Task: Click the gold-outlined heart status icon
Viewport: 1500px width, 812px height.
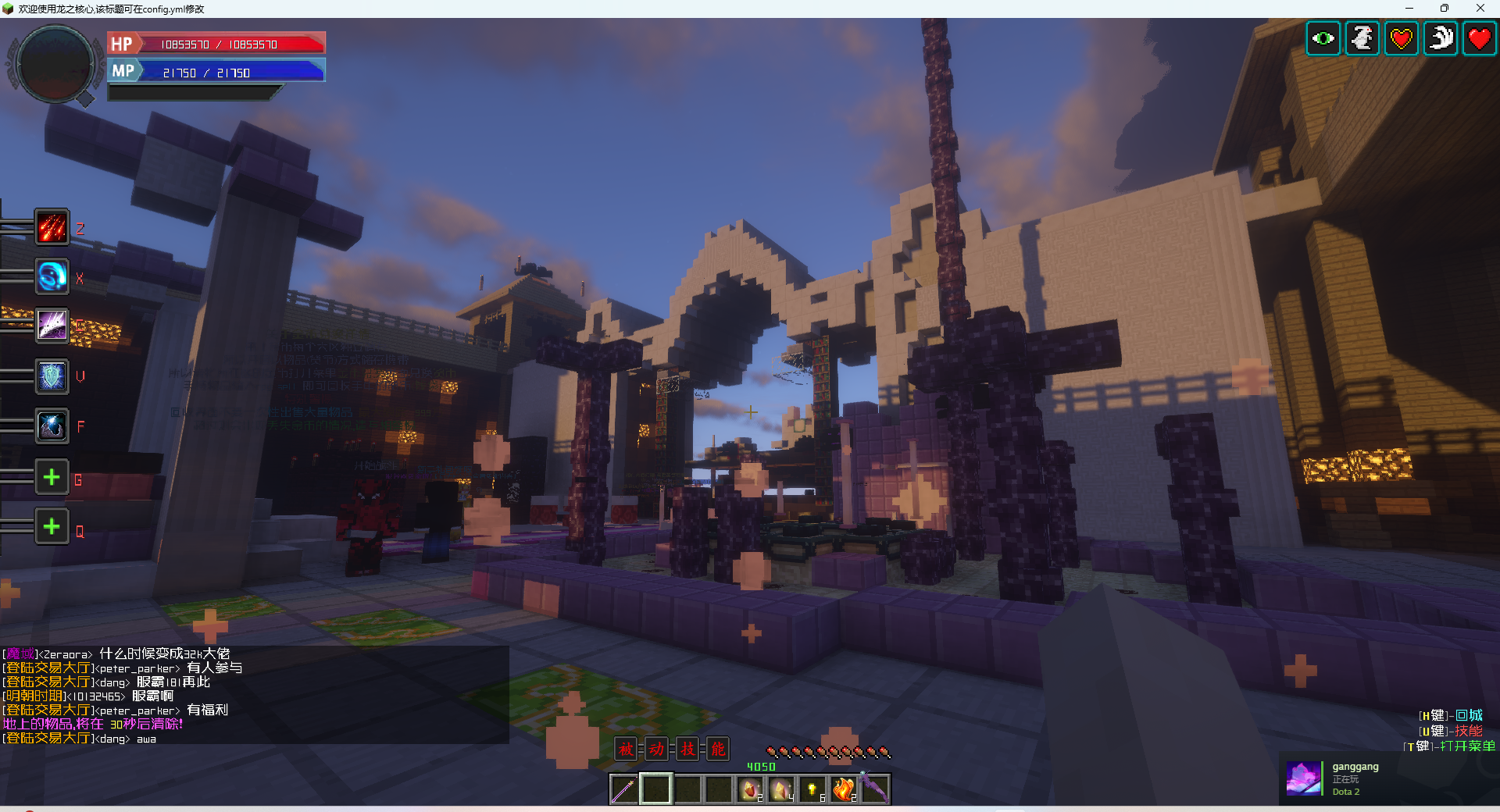Action: [x=1402, y=38]
